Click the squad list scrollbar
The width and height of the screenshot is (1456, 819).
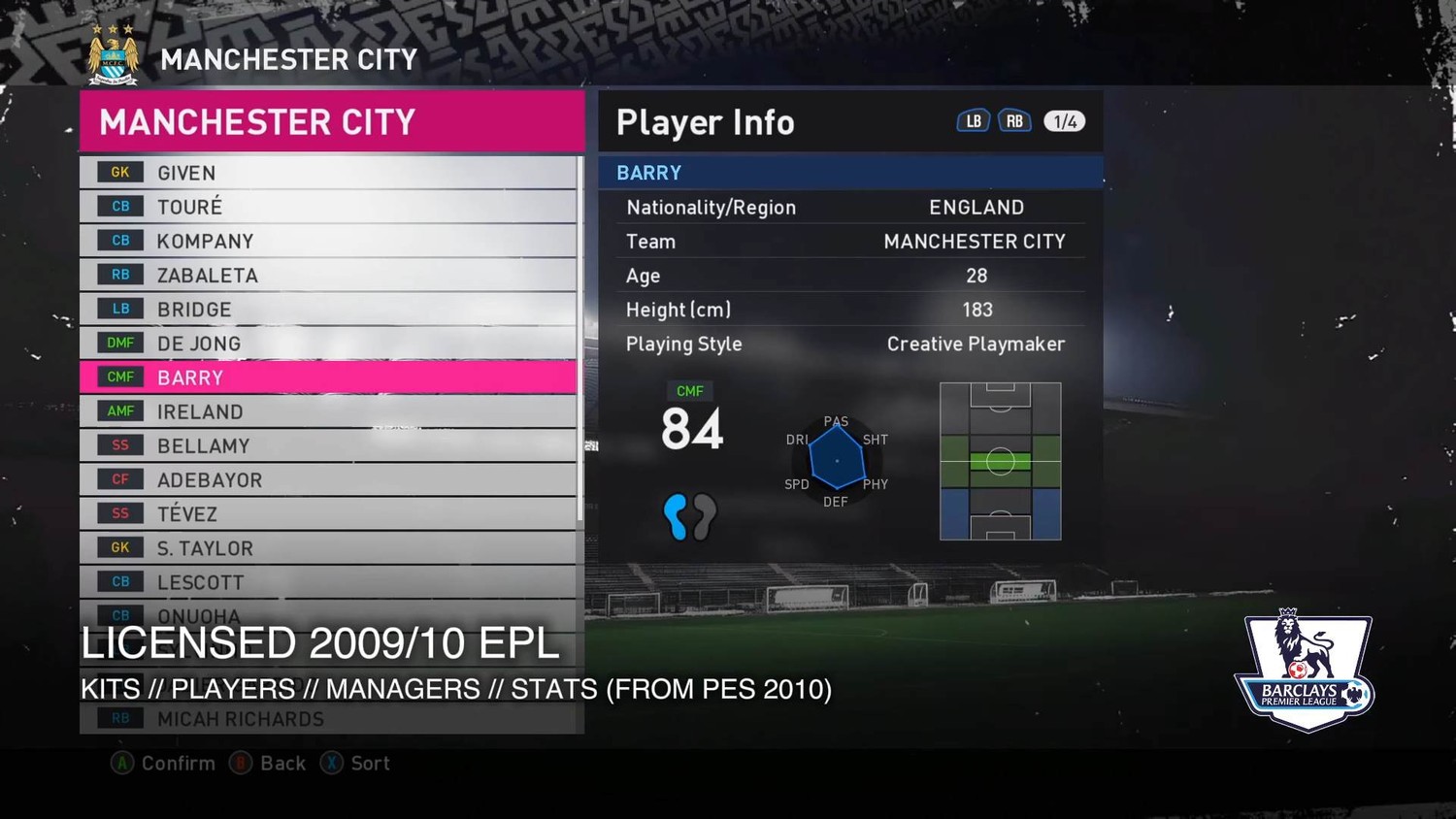[x=580, y=340]
